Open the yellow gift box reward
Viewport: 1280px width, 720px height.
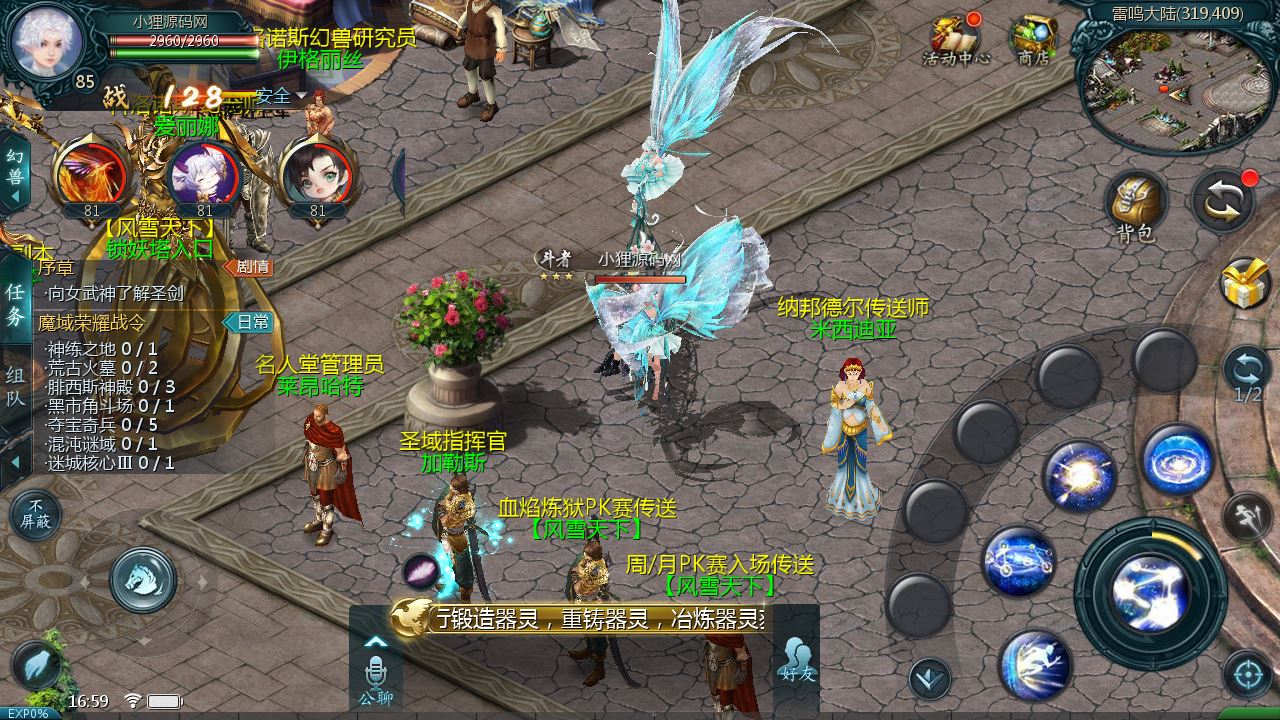(x=1246, y=284)
